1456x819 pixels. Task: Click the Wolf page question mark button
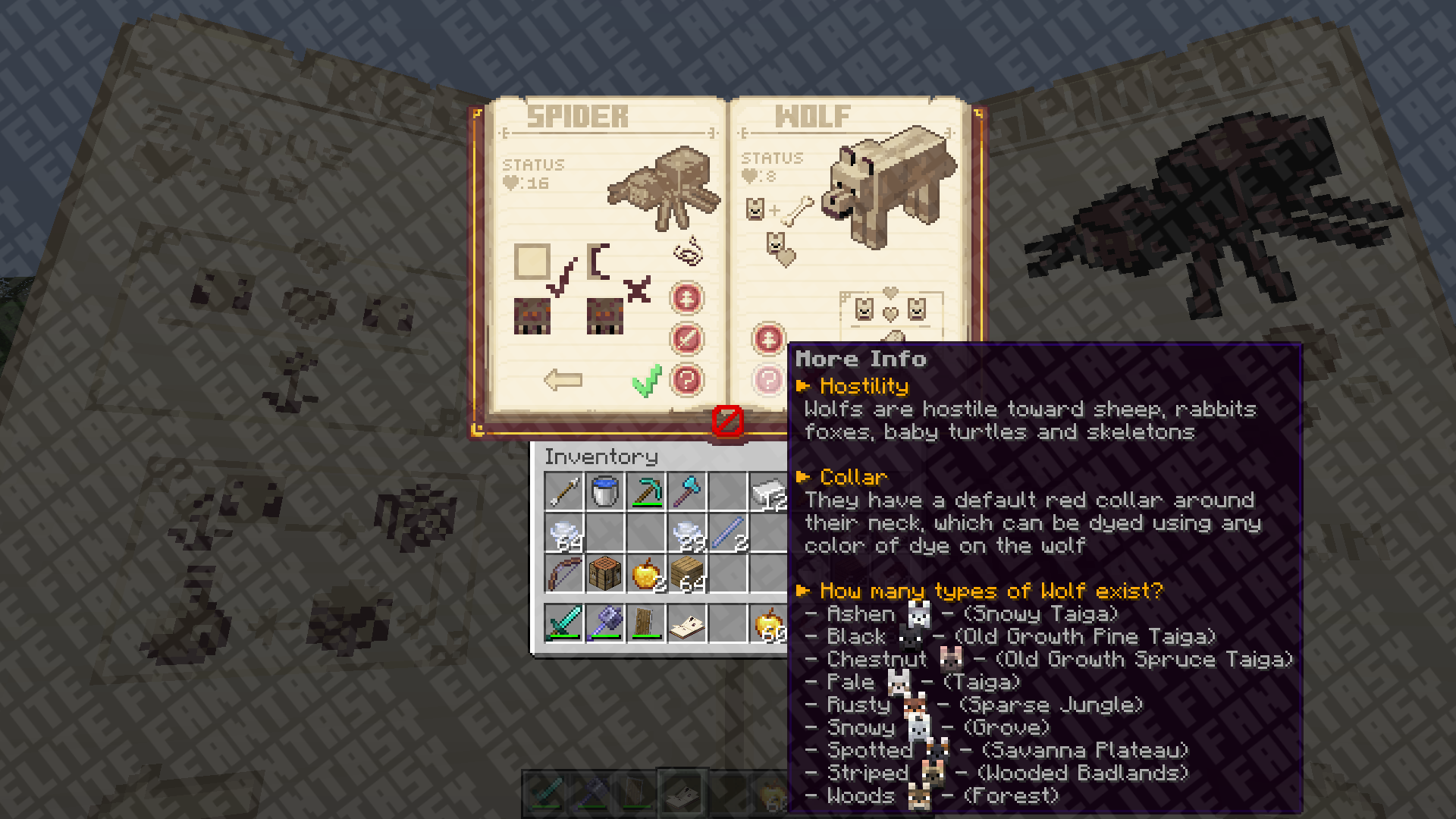[768, 380]
